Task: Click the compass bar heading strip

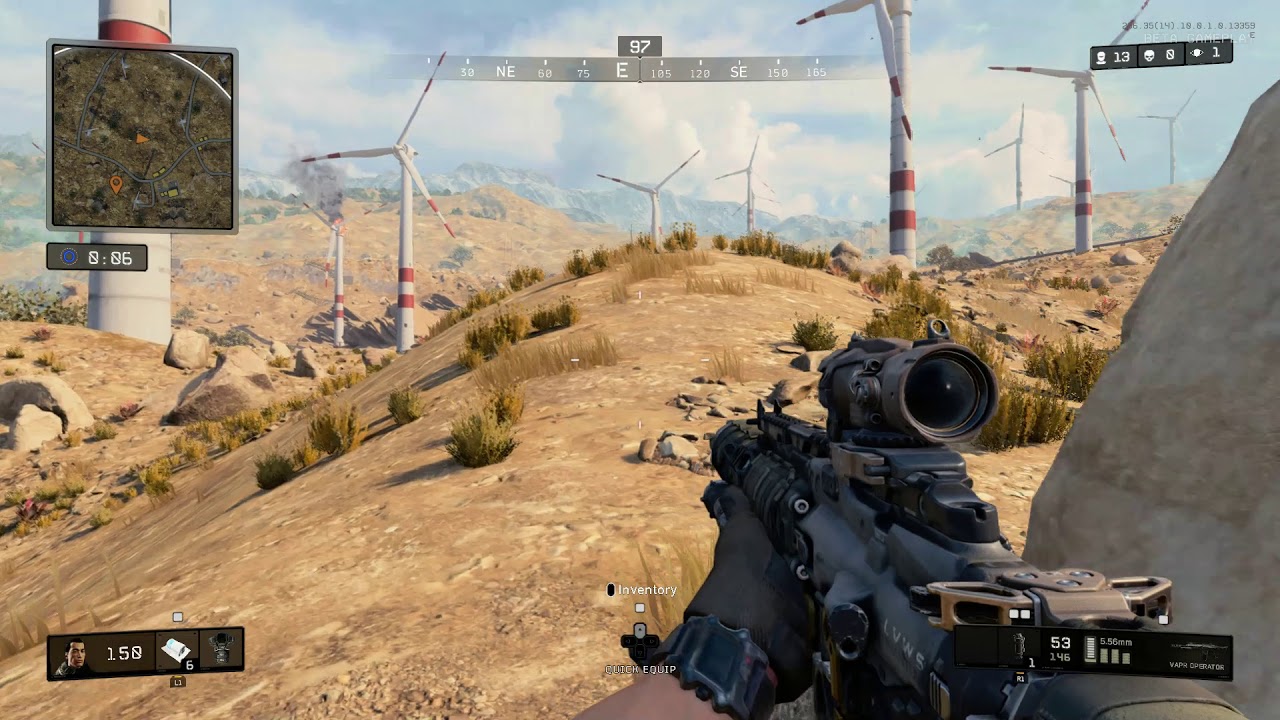Action: point(640,70)
